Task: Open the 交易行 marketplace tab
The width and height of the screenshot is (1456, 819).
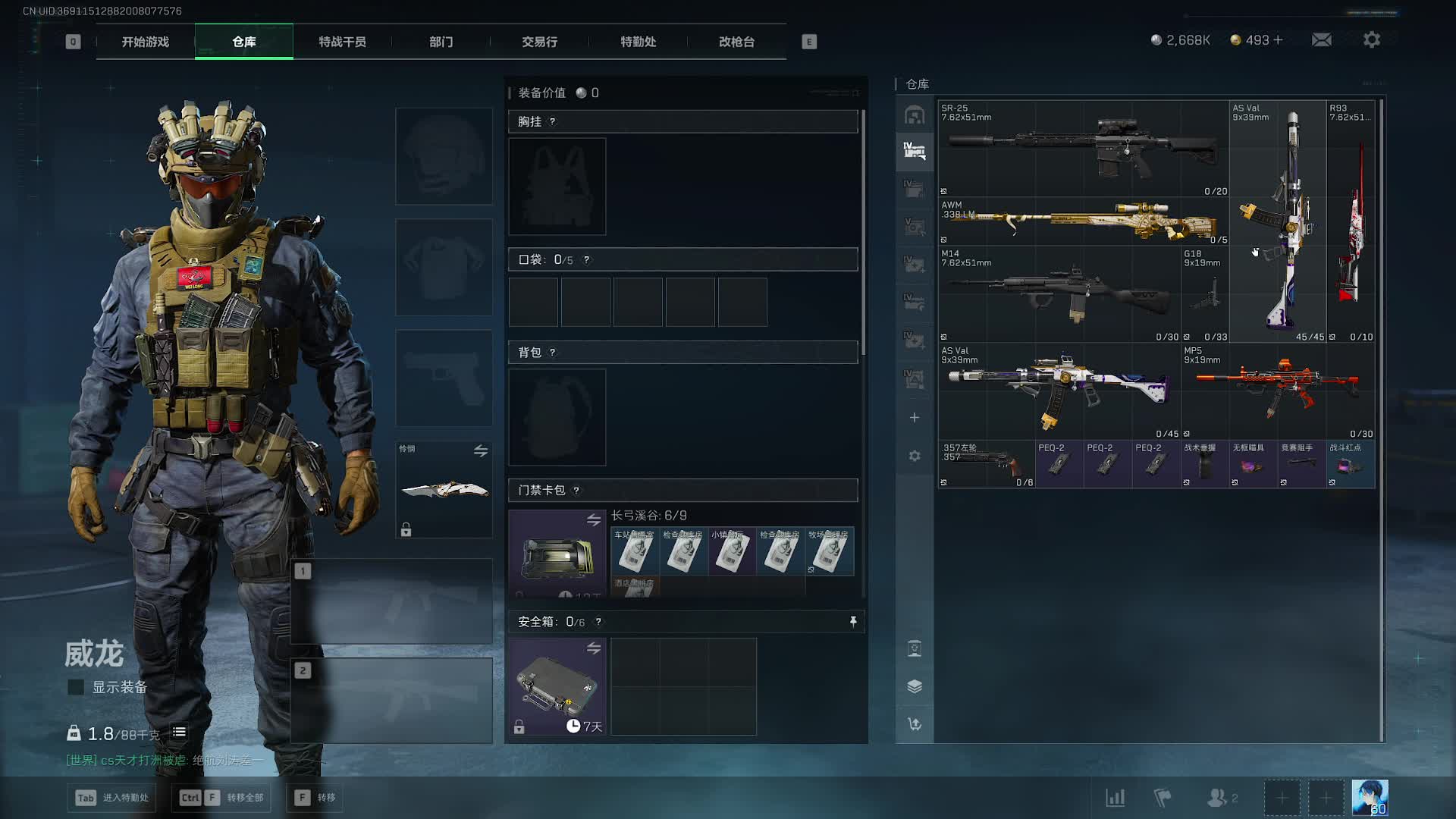Action: click(x=539, y=42)
